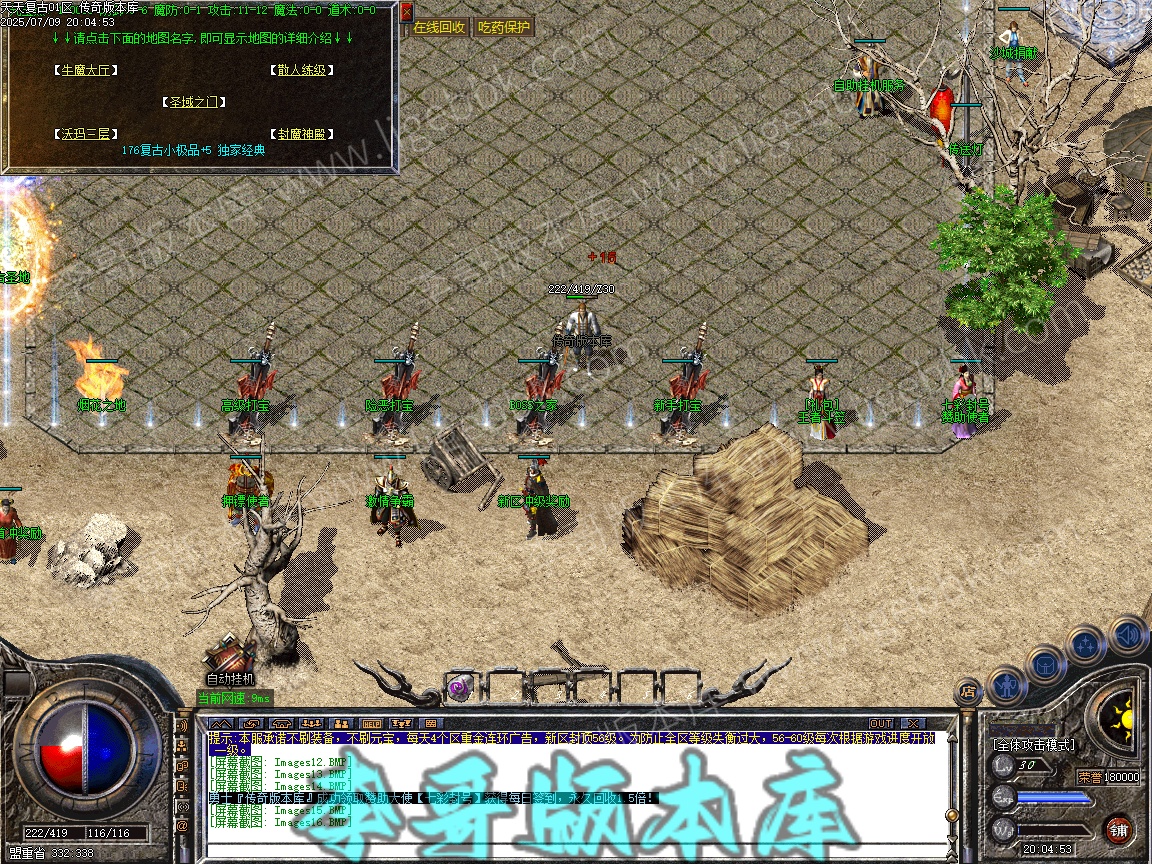Open the bag inventory icon
This screenshot has height=864, width=1152.
(x=1045, y=663)
